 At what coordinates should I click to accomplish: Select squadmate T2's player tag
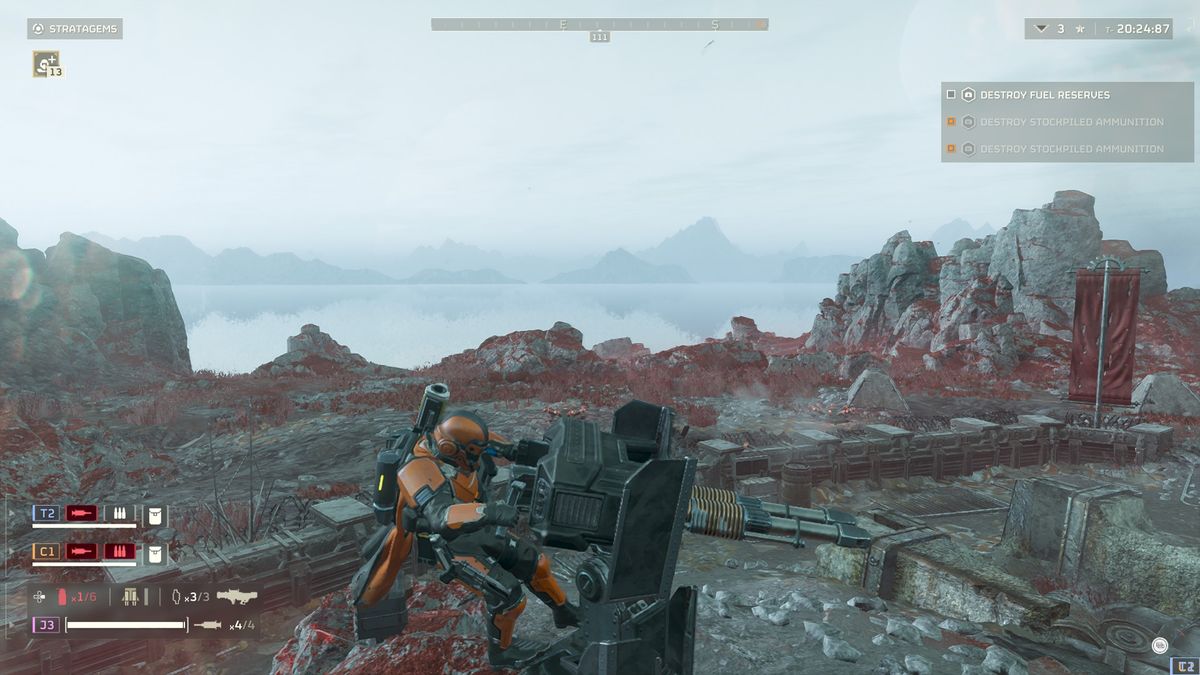click(46, 513)
